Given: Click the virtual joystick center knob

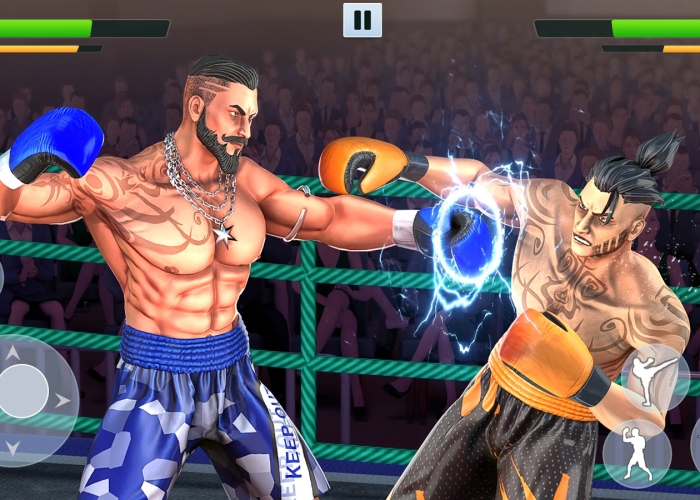Looking at the screenshot, I should coord(22,392).
